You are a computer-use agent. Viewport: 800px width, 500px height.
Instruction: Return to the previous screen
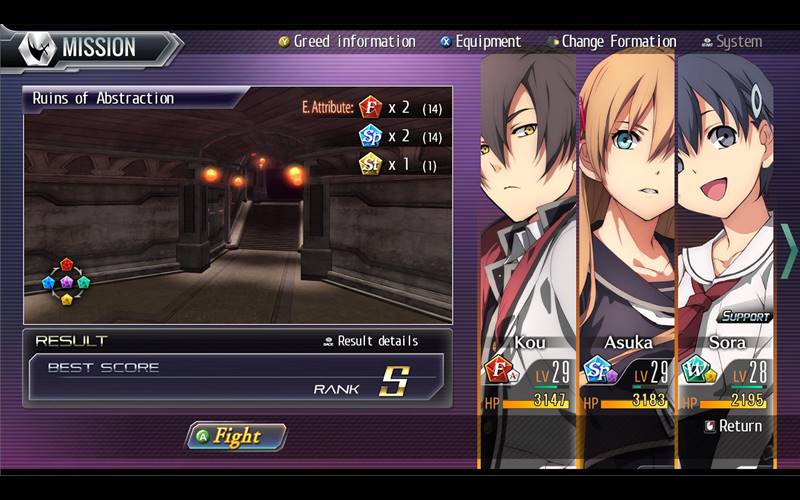[x=733, y=426]
